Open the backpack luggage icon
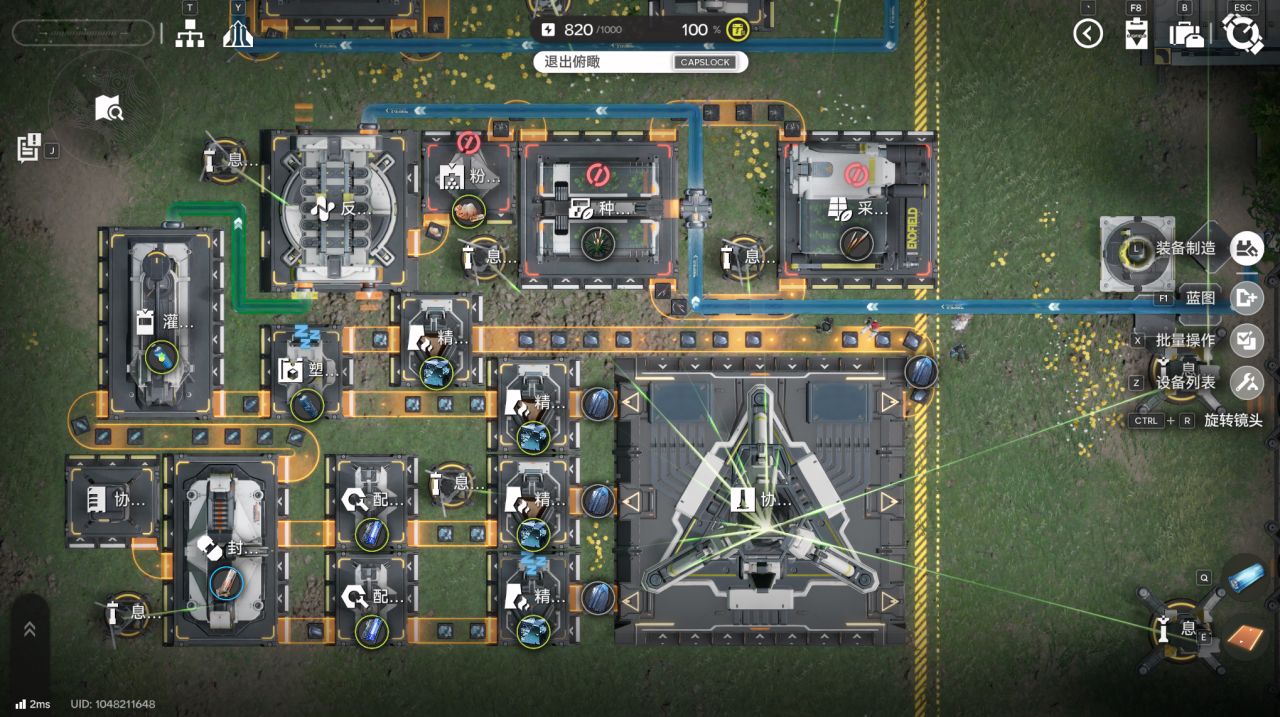 pos(1186,34)
